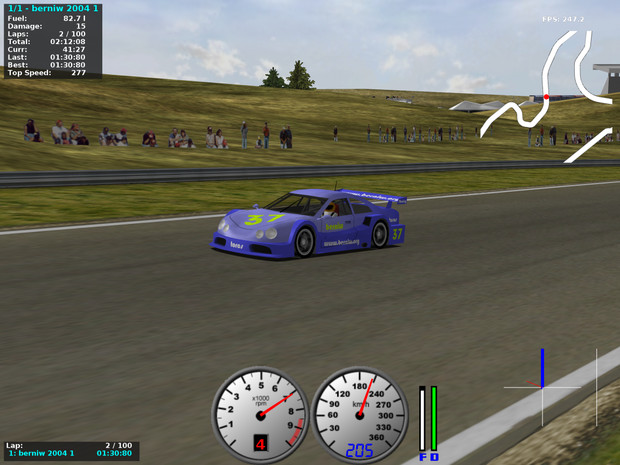Select the red car marker on the track map

tap(546, 97)
